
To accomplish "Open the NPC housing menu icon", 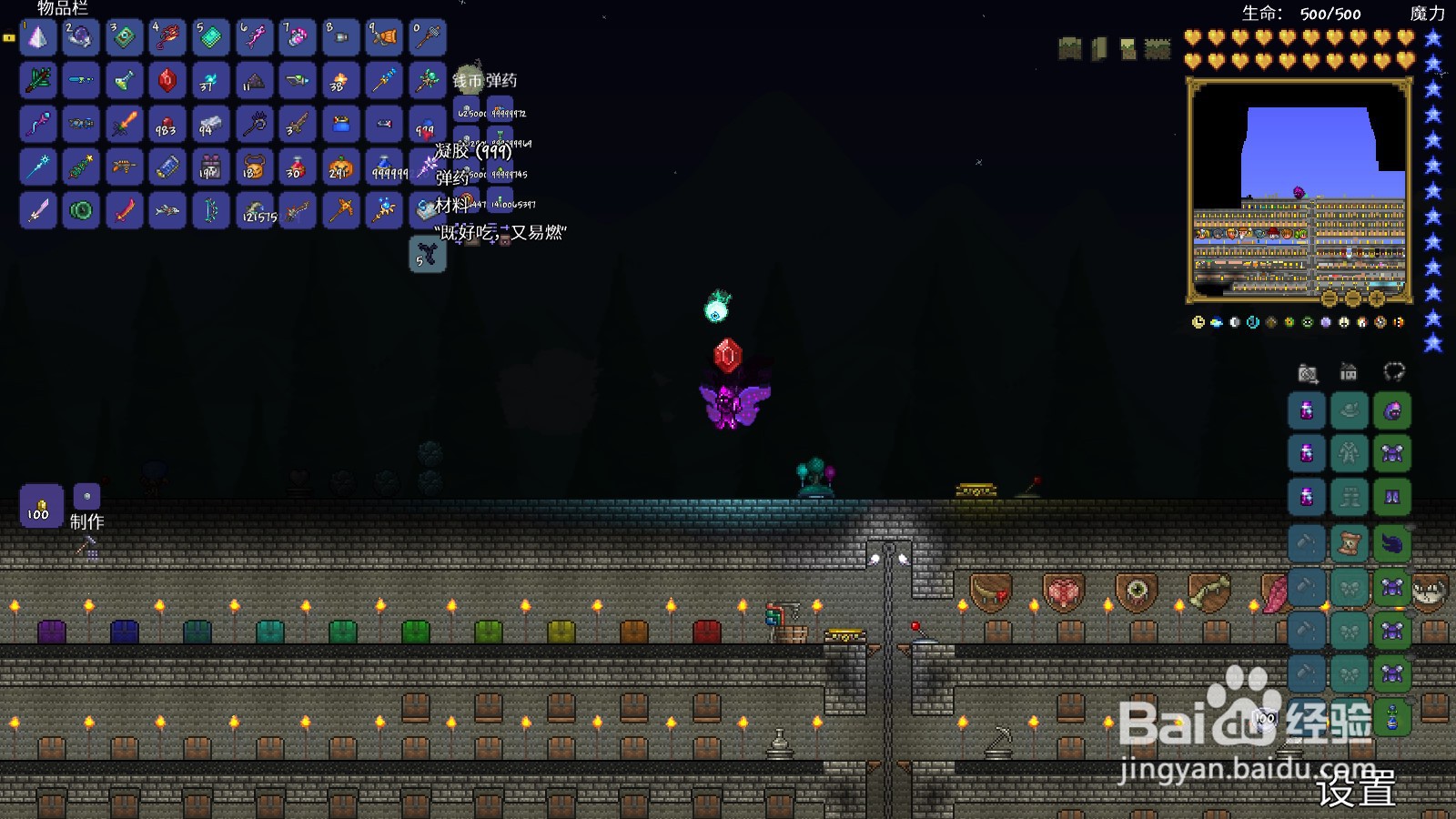I will (x=1349, y=372).
